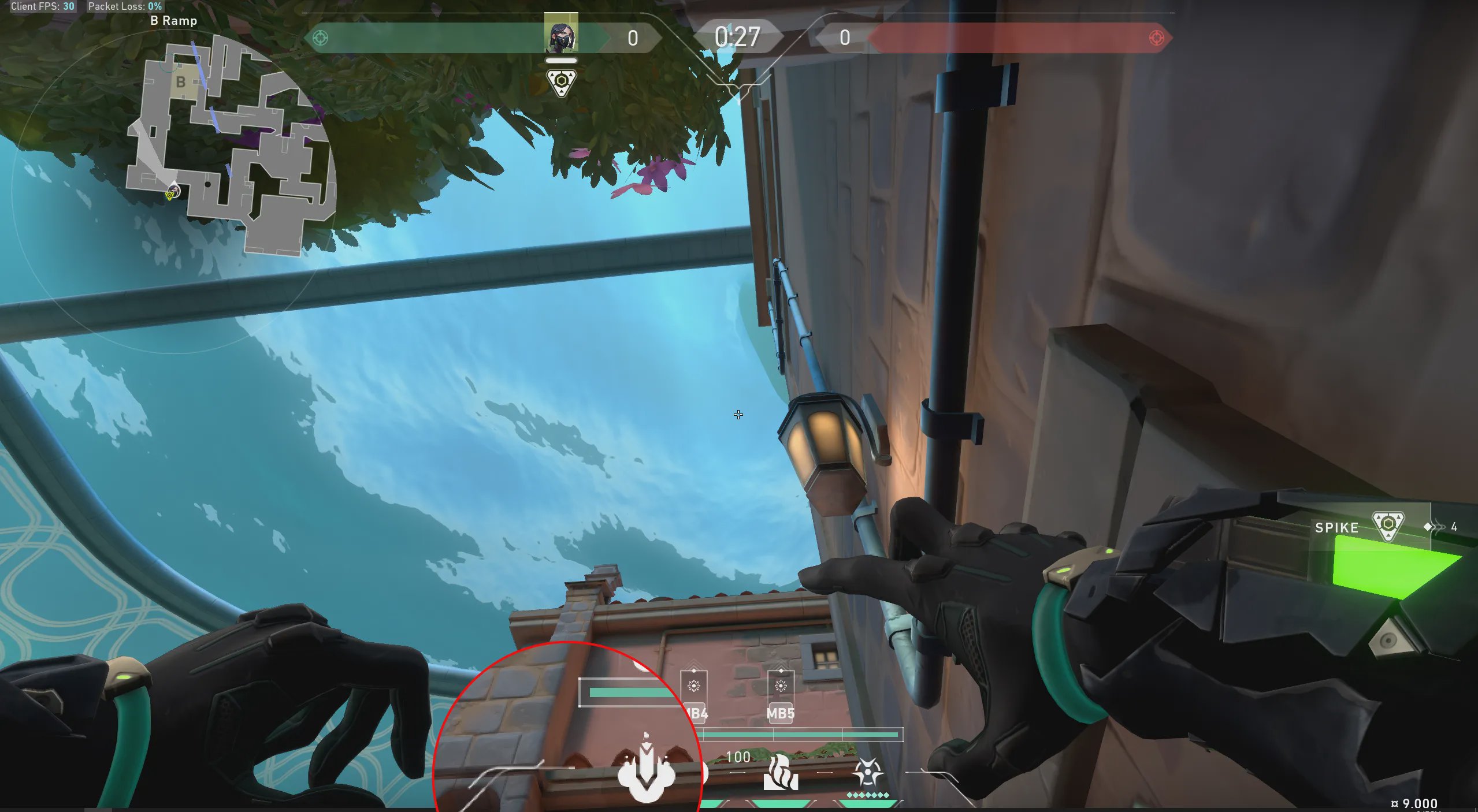
Task: Activate the Toxic Screen wall ability
Action: (x=781, y=773)
